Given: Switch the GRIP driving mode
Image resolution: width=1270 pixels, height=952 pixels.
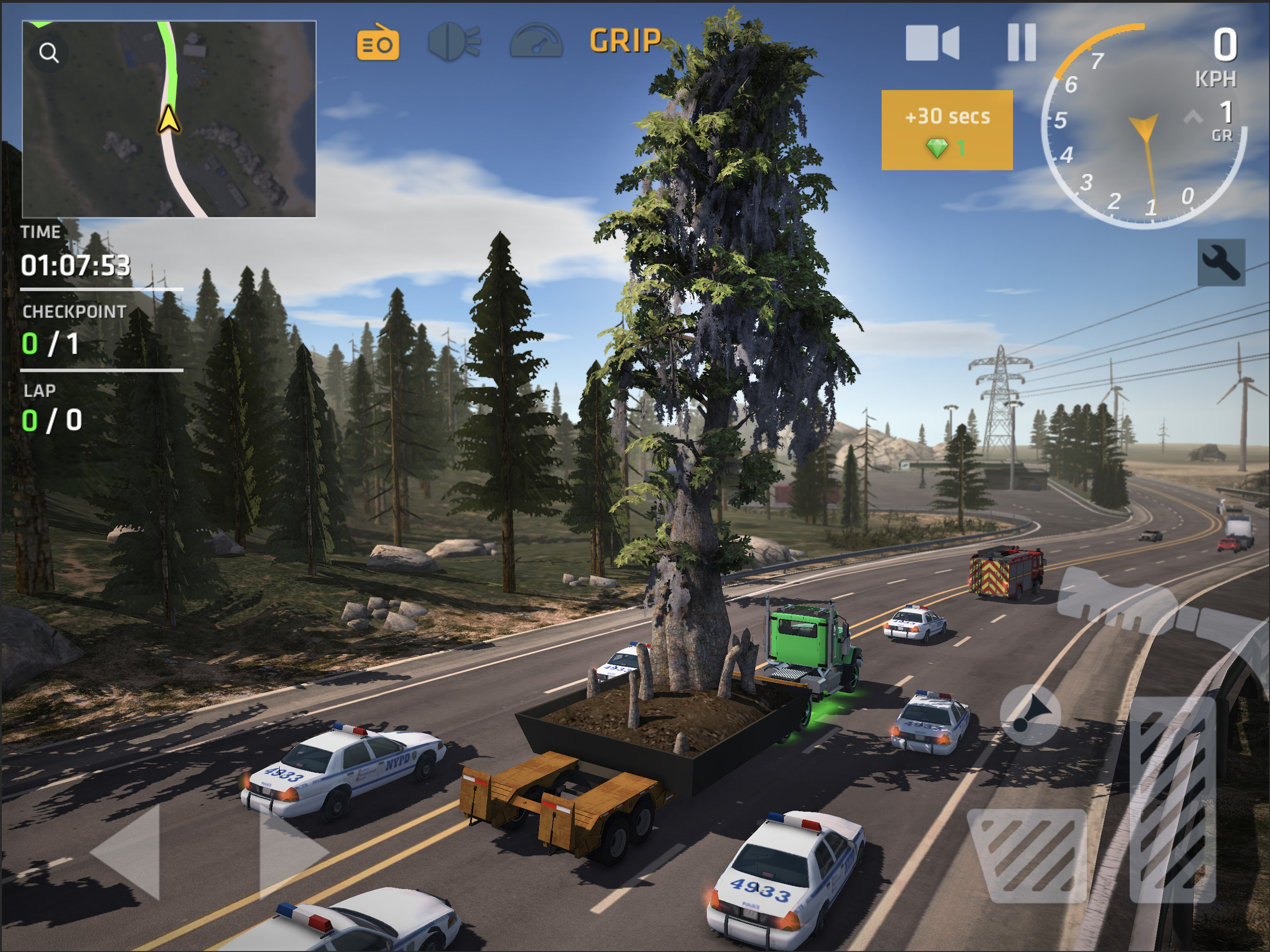Looking at the screenshot, I should coord(625,41).
